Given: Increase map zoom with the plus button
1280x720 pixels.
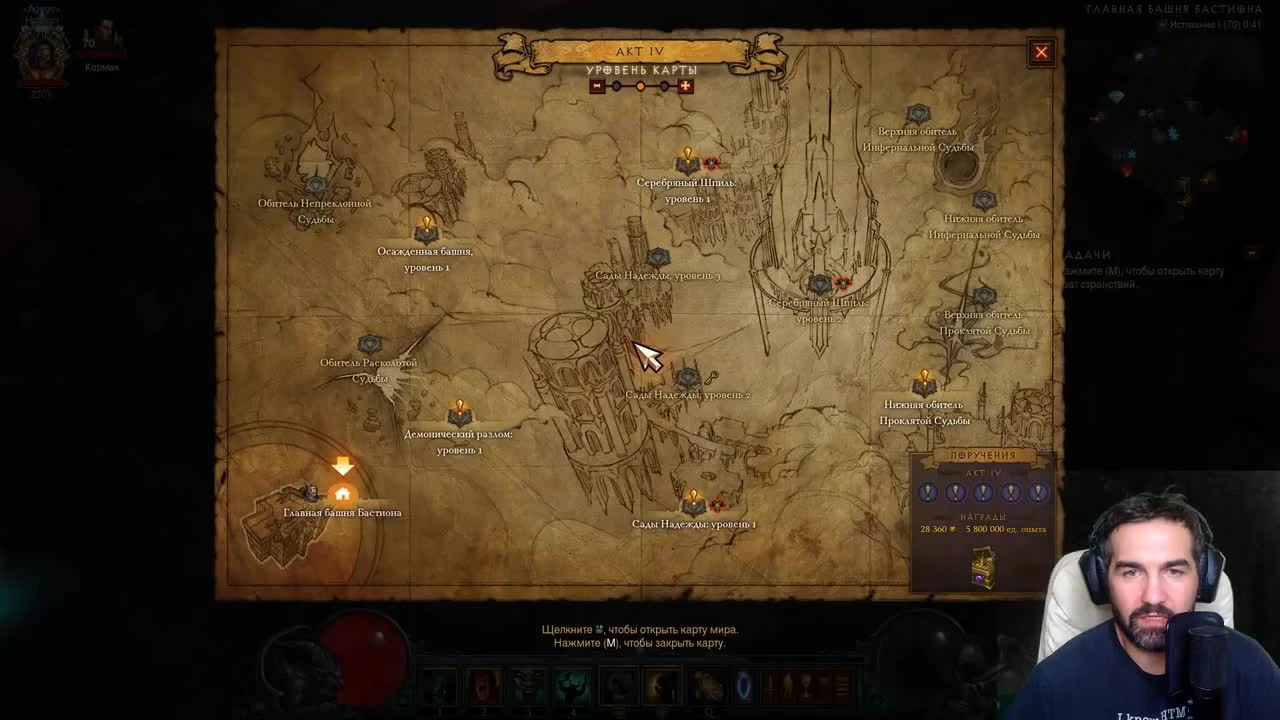Looking at the screenshot, I should (x=685, y=86).
